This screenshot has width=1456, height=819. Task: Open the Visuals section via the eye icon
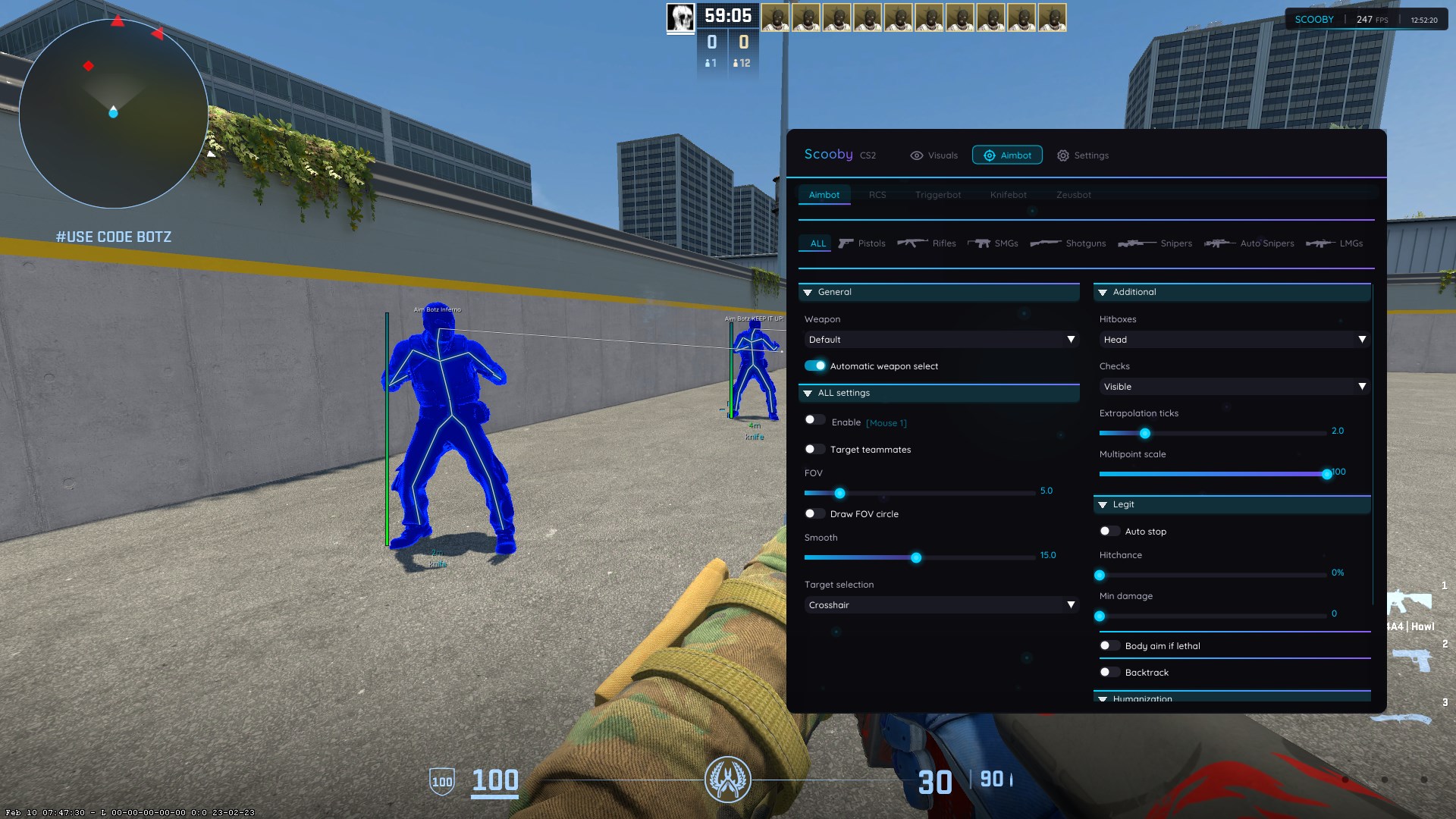tap(918, 155)
